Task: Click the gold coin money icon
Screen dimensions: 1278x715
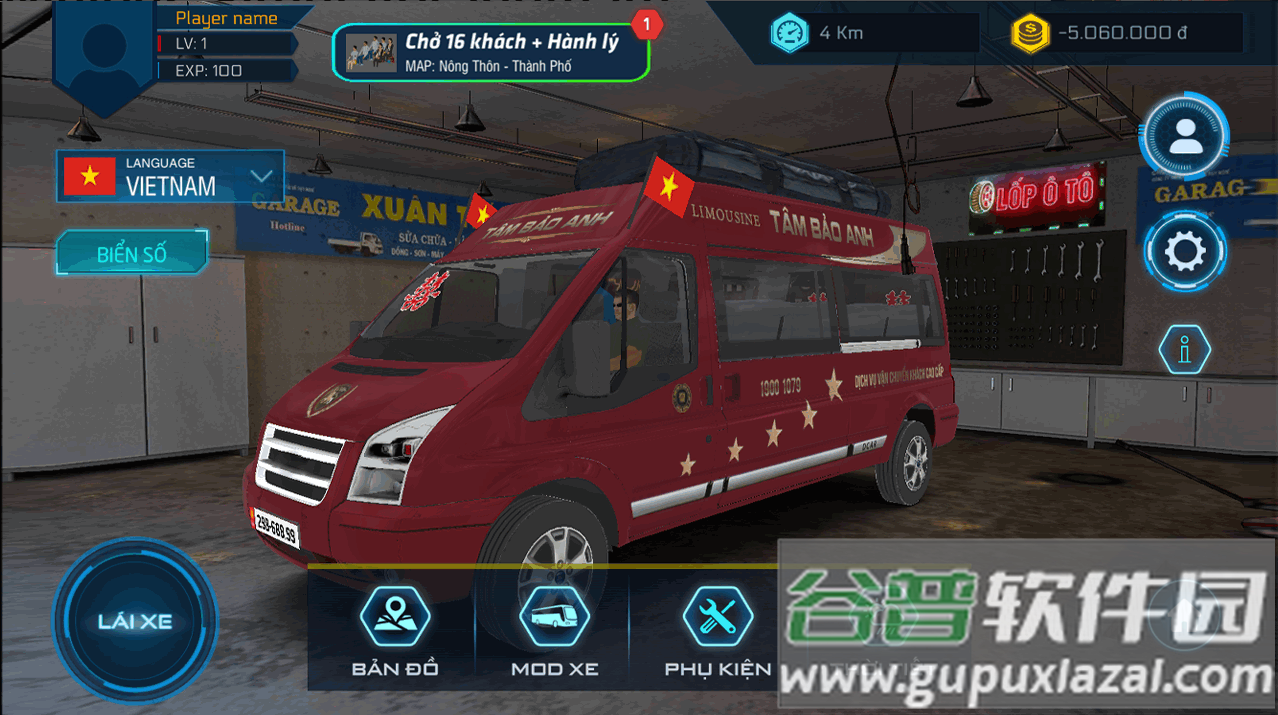Action: tap(1029, 33)
